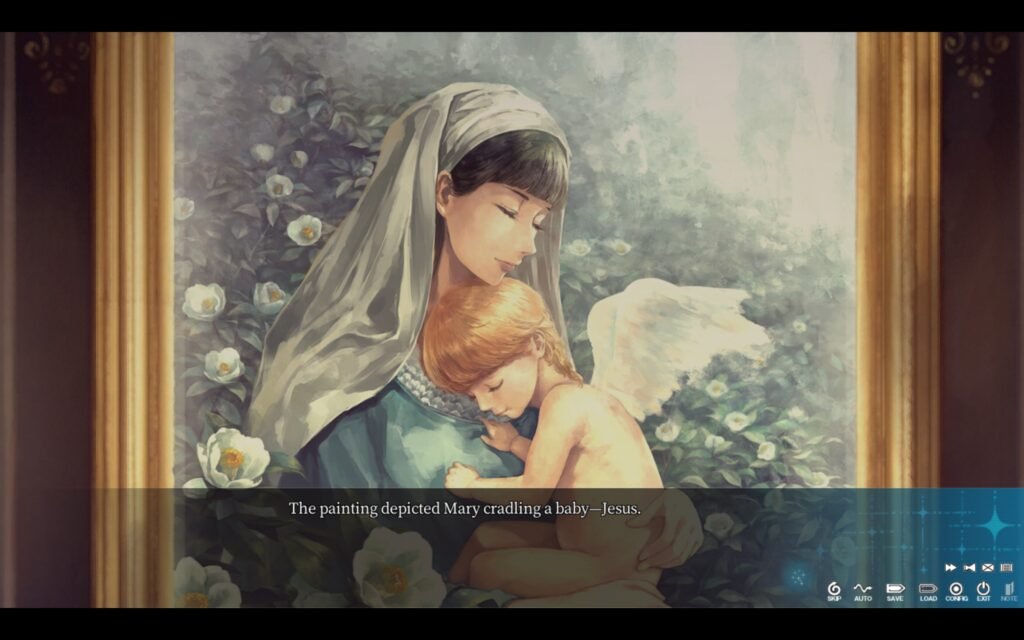
Task: Open the Load menu
Action: 928,590
